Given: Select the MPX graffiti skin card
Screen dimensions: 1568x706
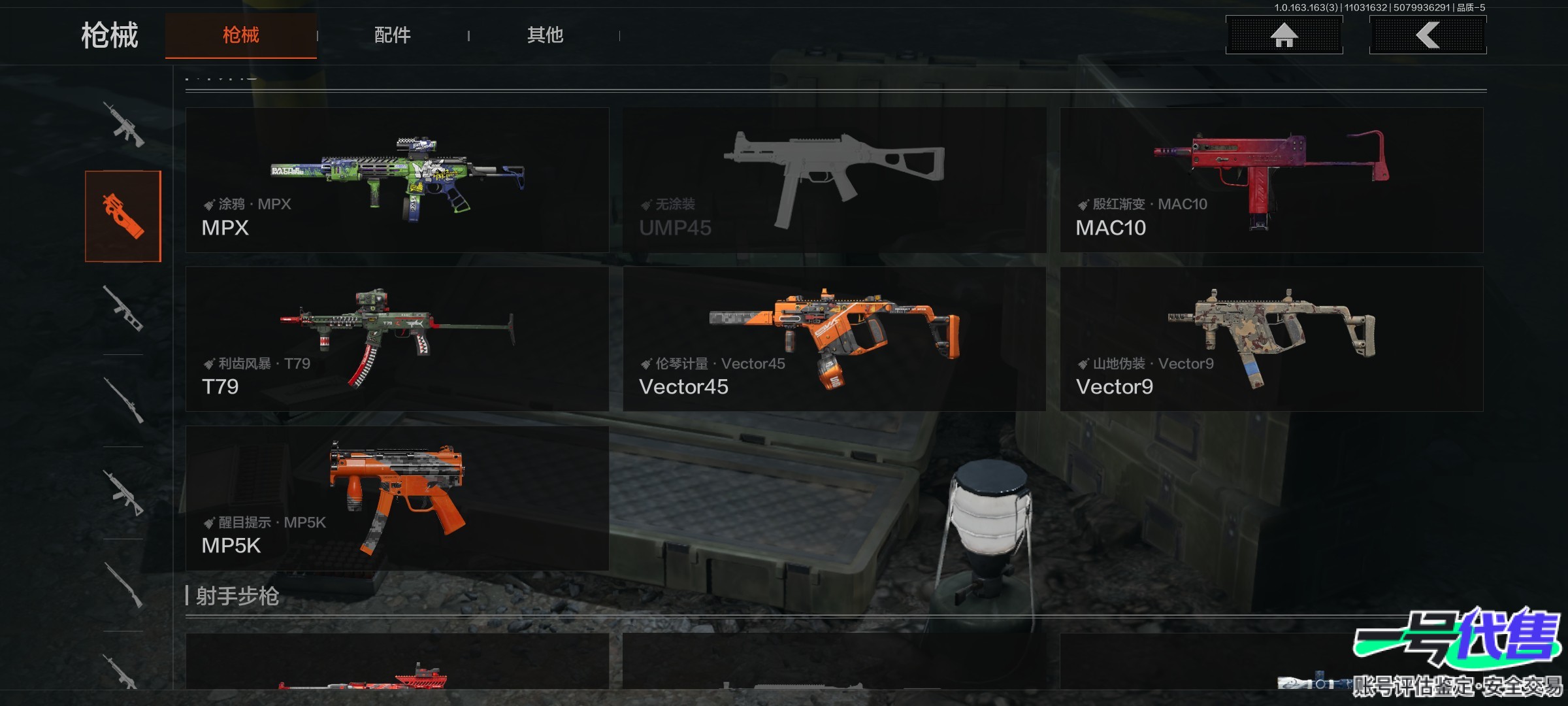Looking at the screenshot, I should (397, 180).
